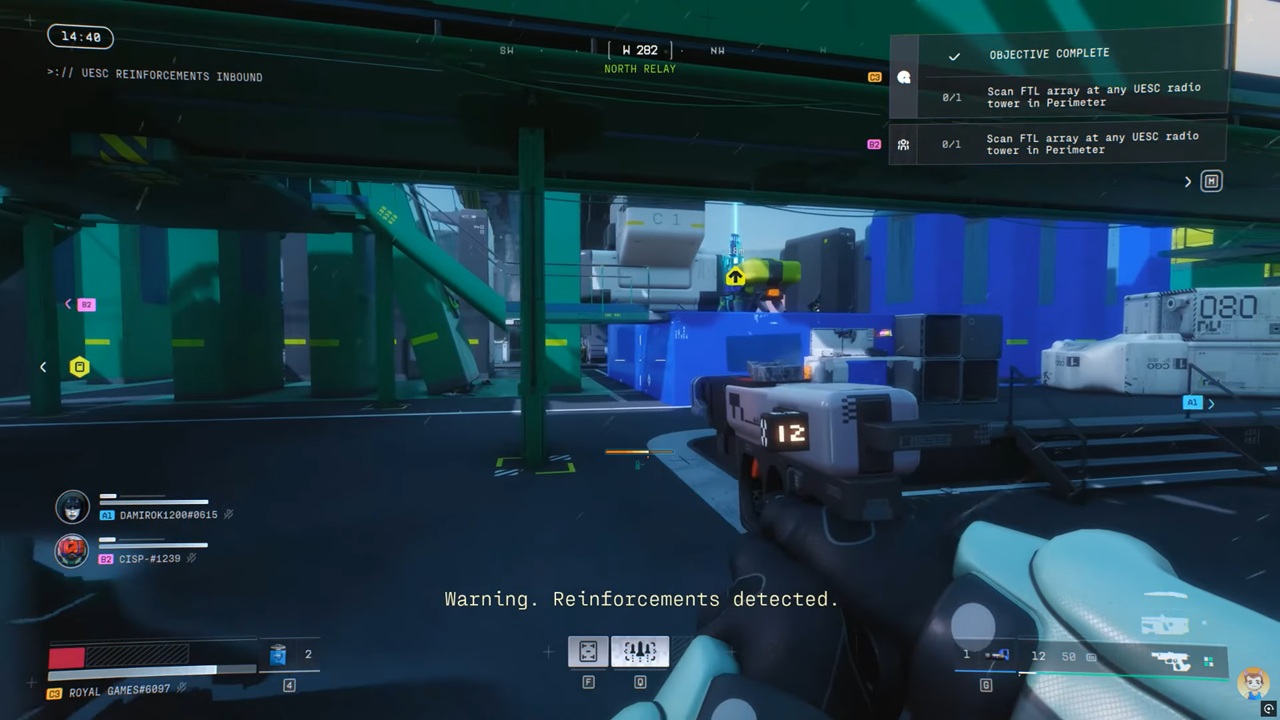Image resolution: width=1280 pixels, height=720 pixels.
Task: Select the equipped pistol weapon icon
Action: [x=1170, y=660]
